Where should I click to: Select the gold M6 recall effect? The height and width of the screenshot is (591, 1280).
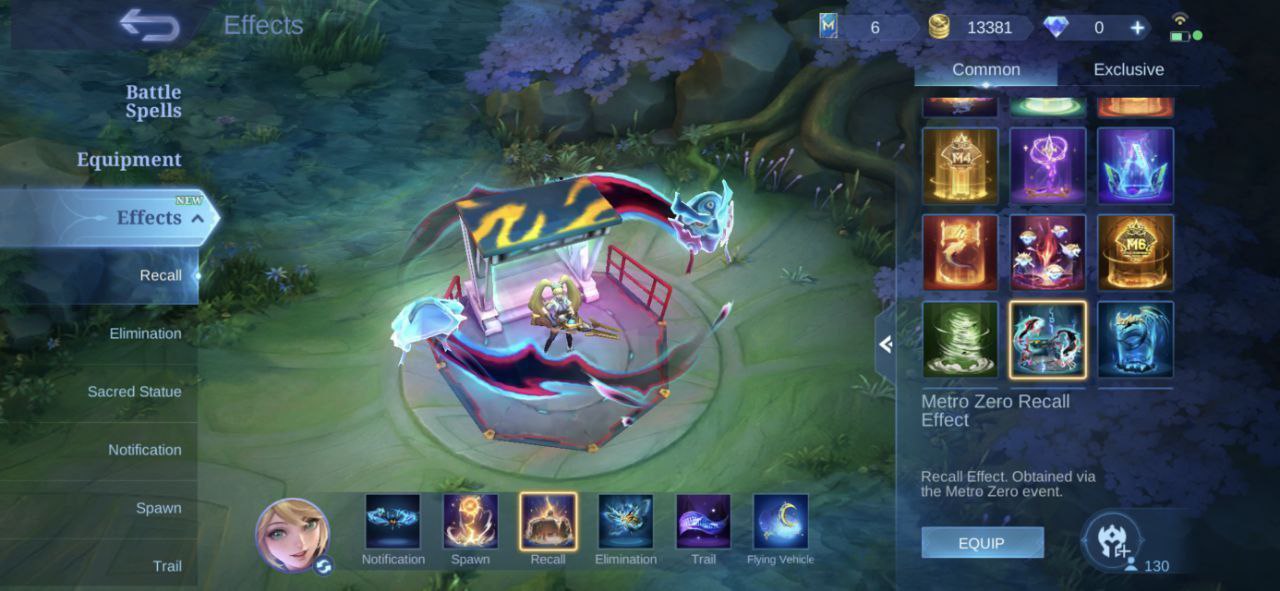[1135, 252]
